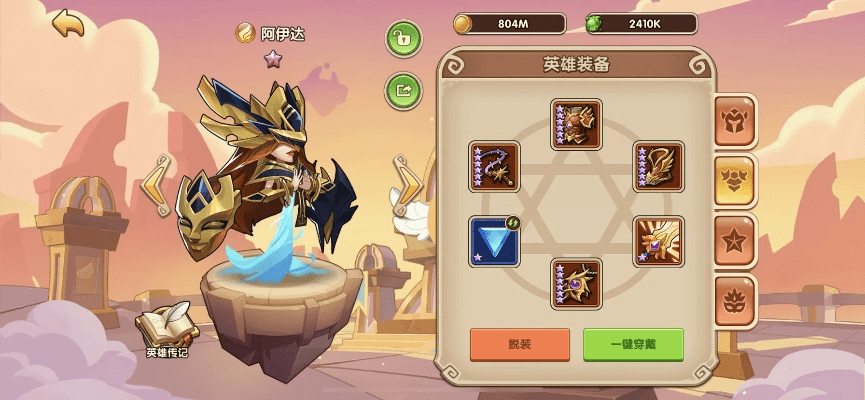865x400 pixels.
Task: Select the golden winged boot slot
Action: click(658, 166)
